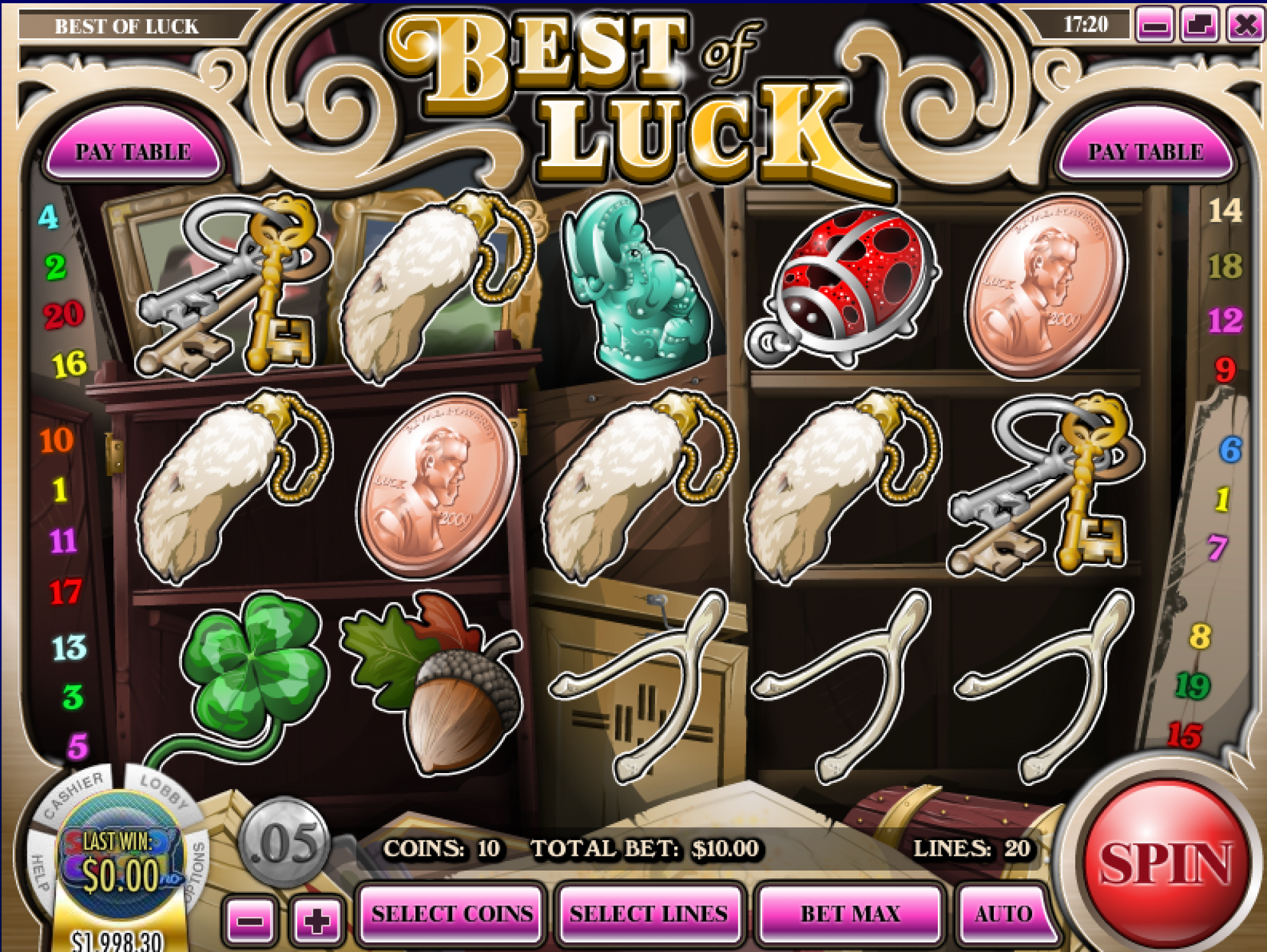Viewport: 1267px width, 952px height.
Task: Increase coin value with the plus button
Action: 316,921
